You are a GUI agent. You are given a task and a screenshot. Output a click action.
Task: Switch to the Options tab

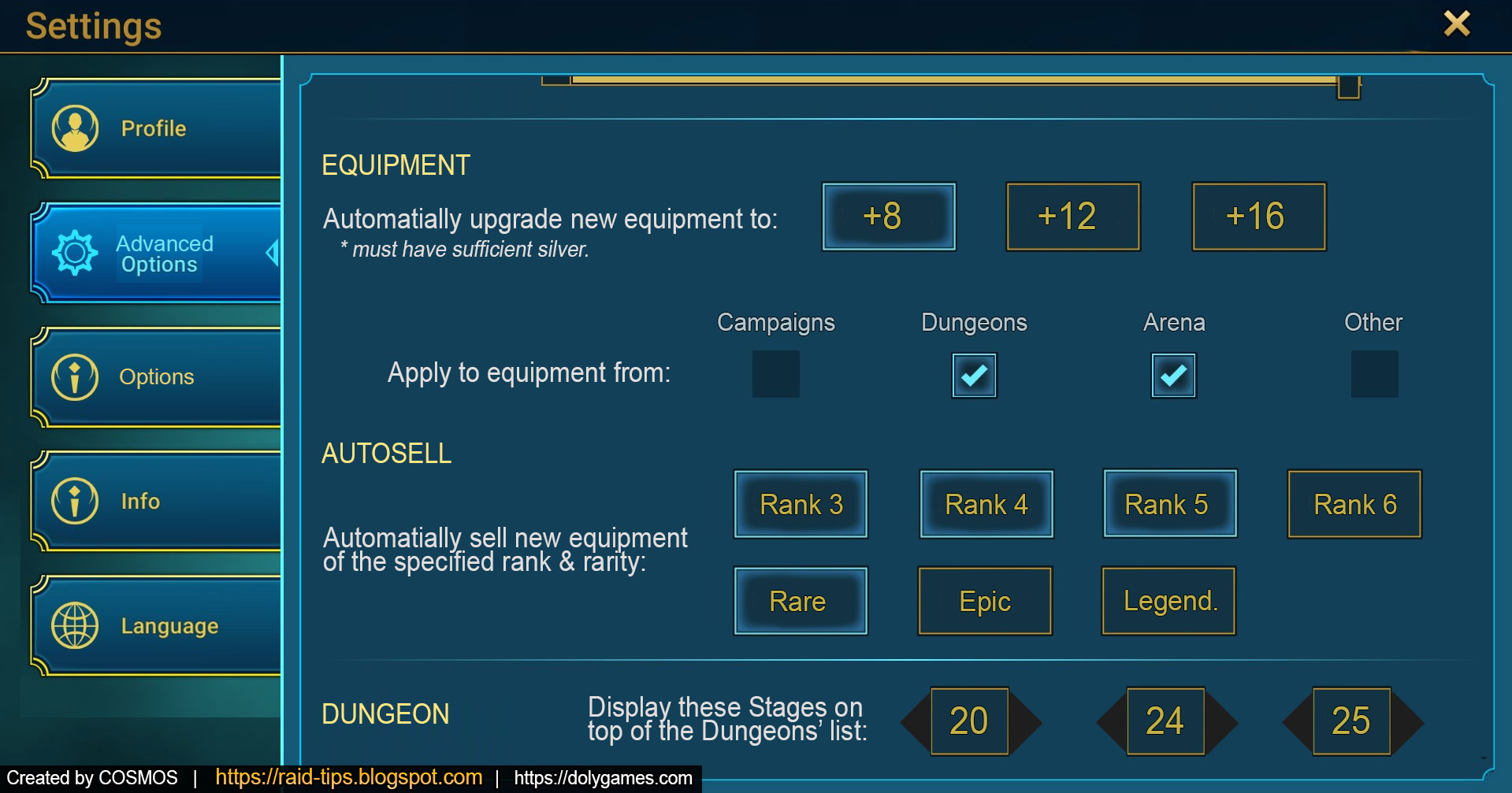(155, 376)
